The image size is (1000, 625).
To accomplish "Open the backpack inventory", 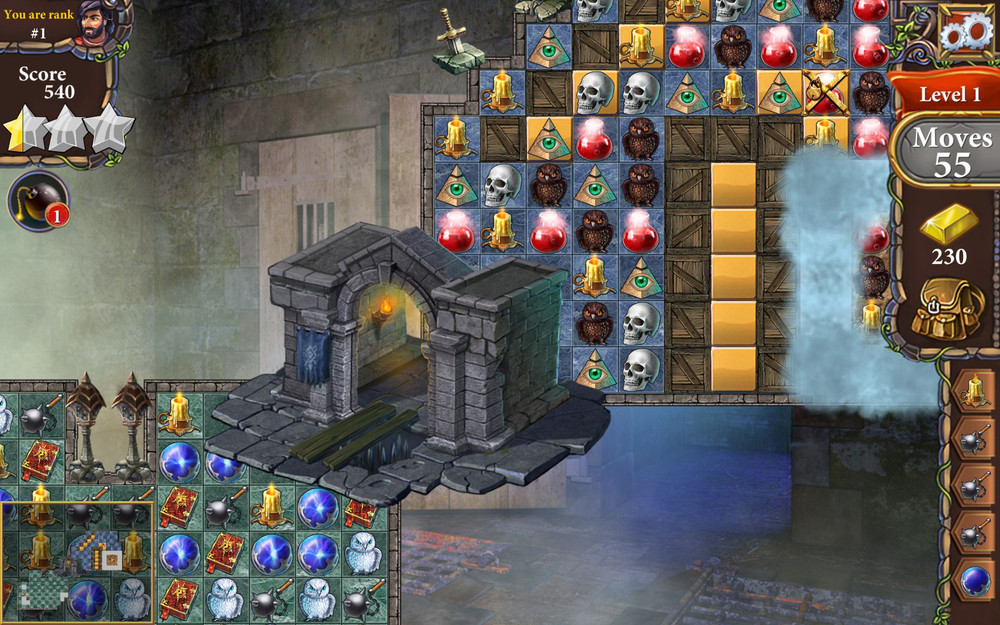I will pos(948,308).
